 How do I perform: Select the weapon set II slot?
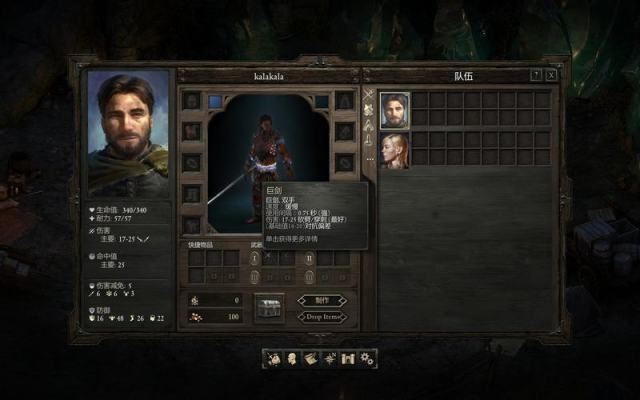click(x=309, y=257)
